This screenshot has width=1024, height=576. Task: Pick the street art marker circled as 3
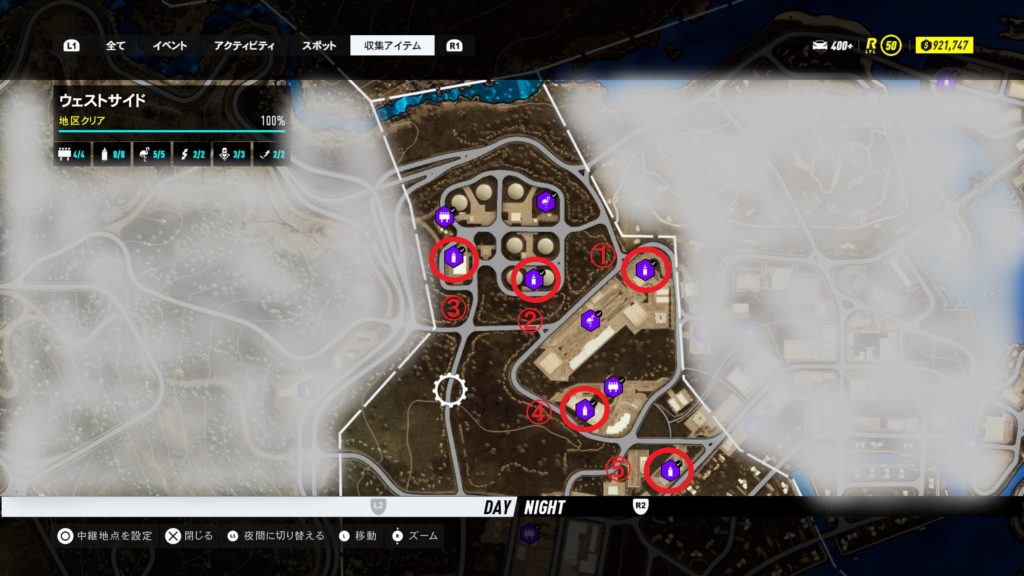point(451,259)
